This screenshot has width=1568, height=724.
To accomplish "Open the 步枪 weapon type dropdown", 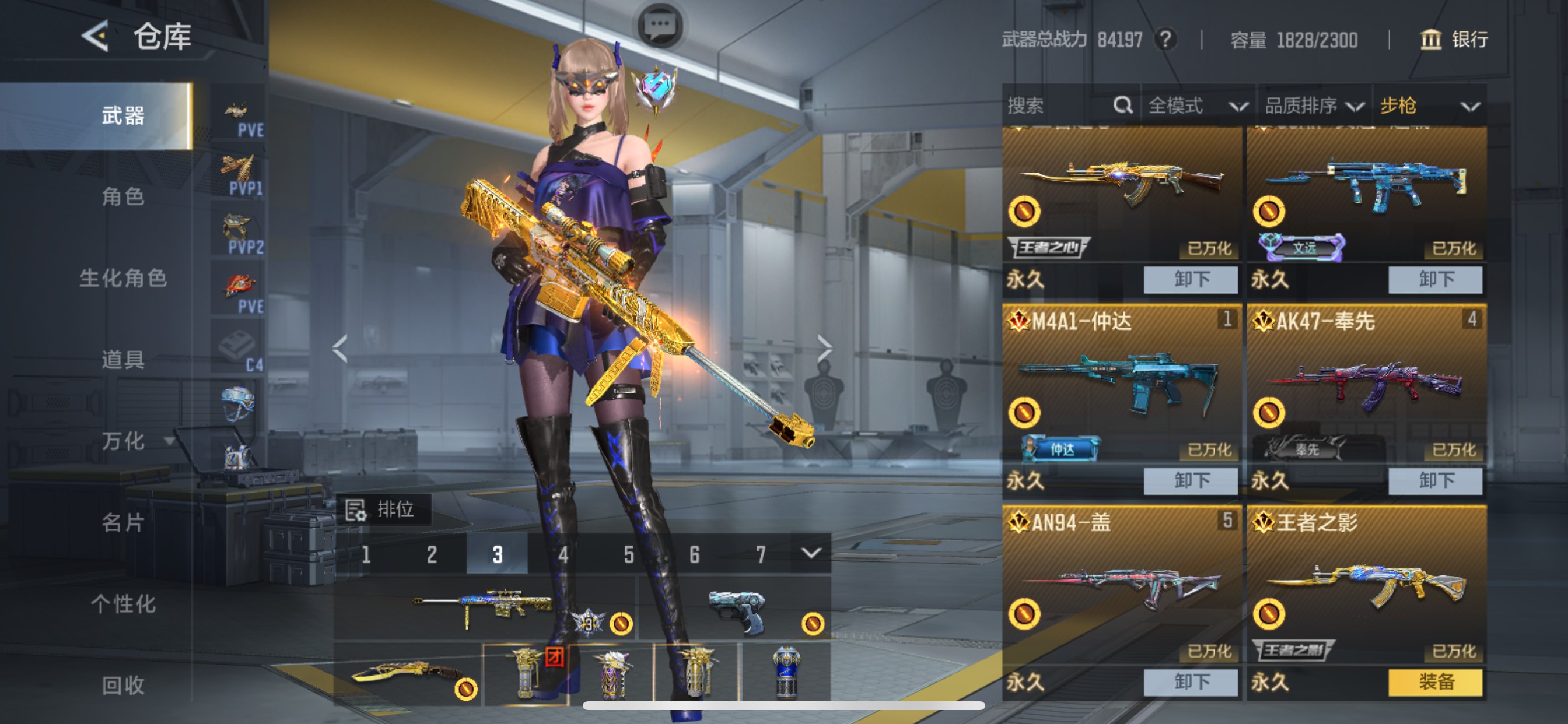I will (x=1428, y=106).
